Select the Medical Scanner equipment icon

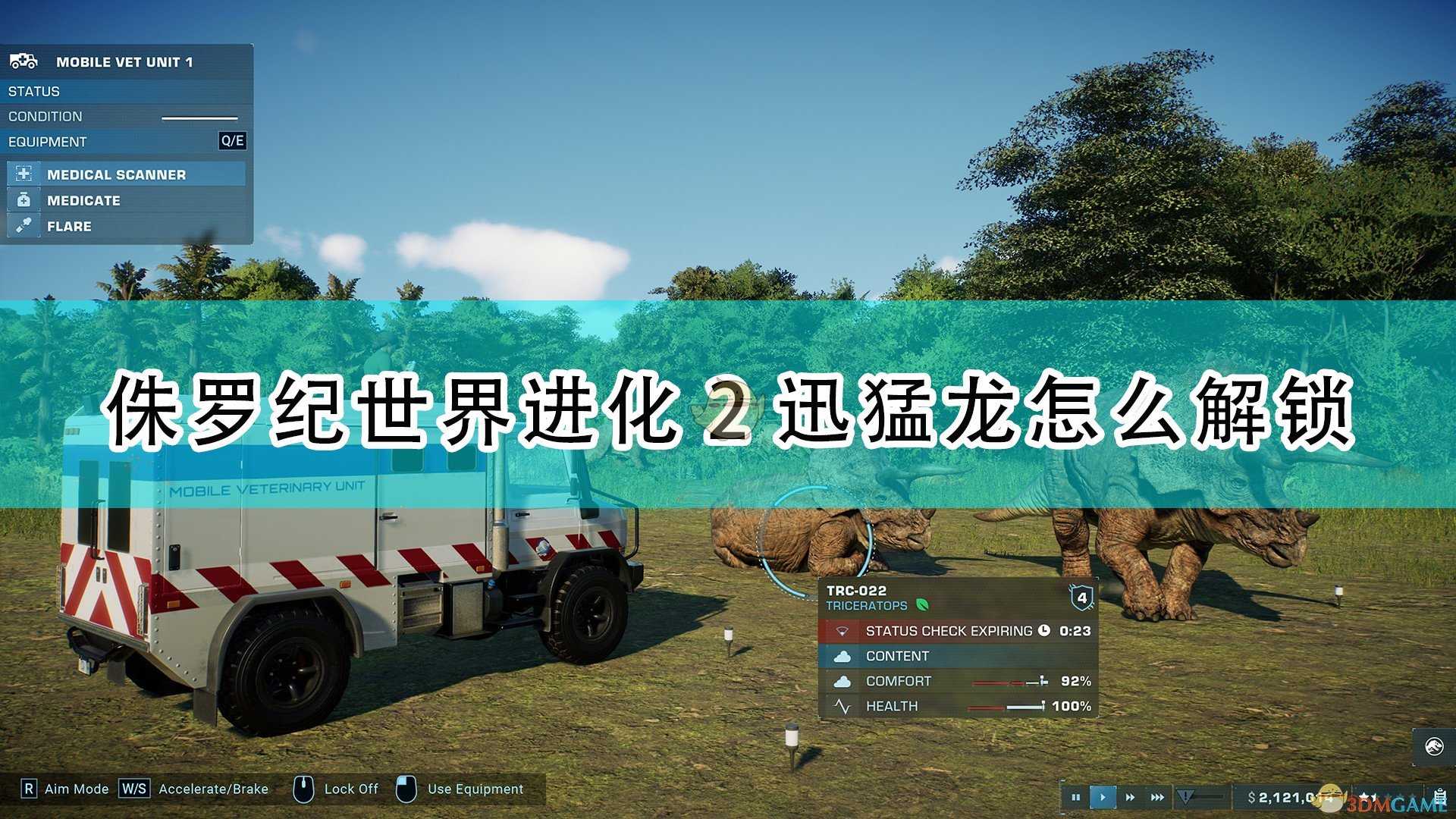24,174
